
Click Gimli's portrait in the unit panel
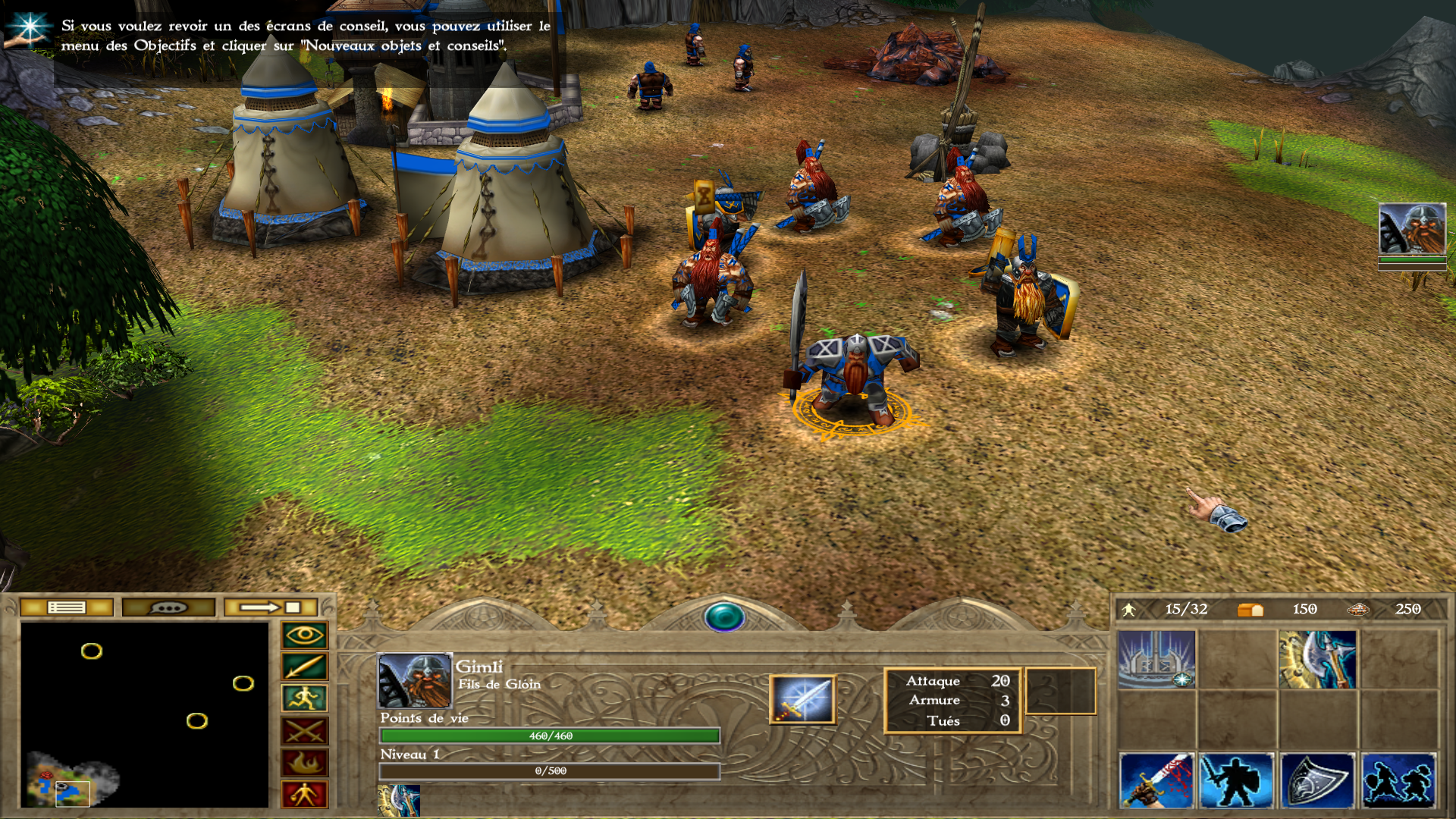[413, 680]
